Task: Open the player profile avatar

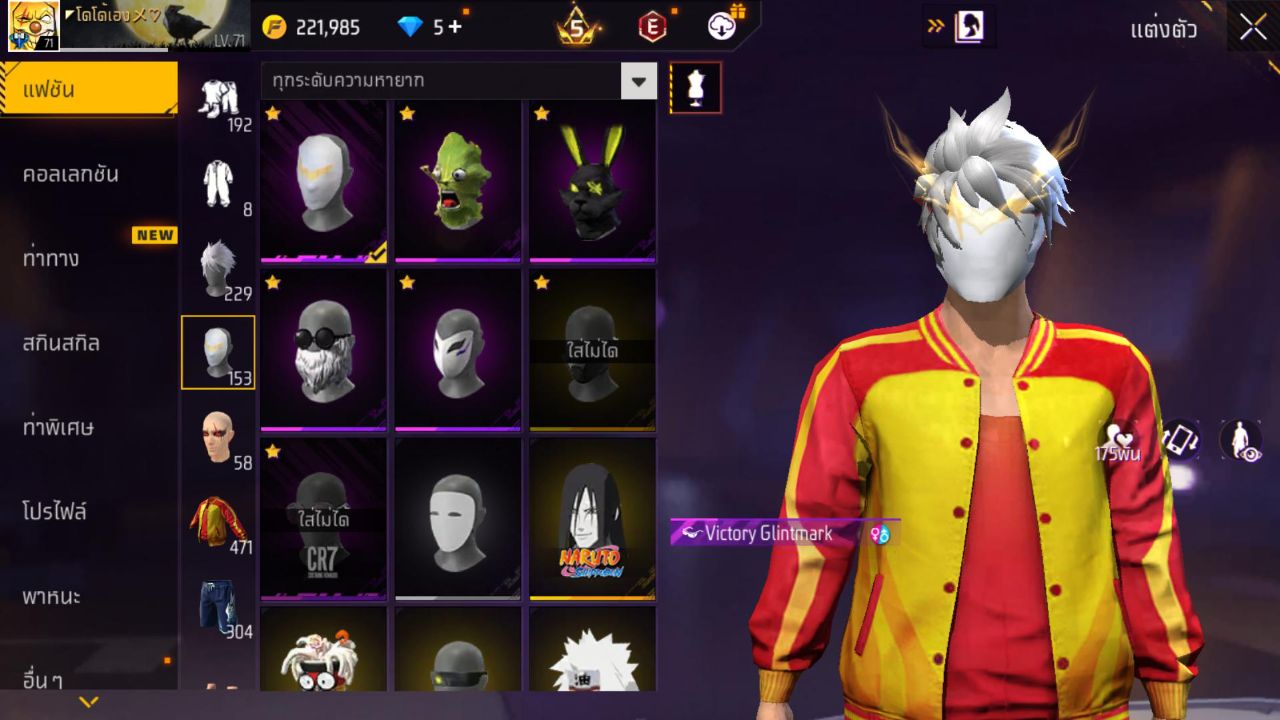Action: pyautogui.click(x=33, y=26)
